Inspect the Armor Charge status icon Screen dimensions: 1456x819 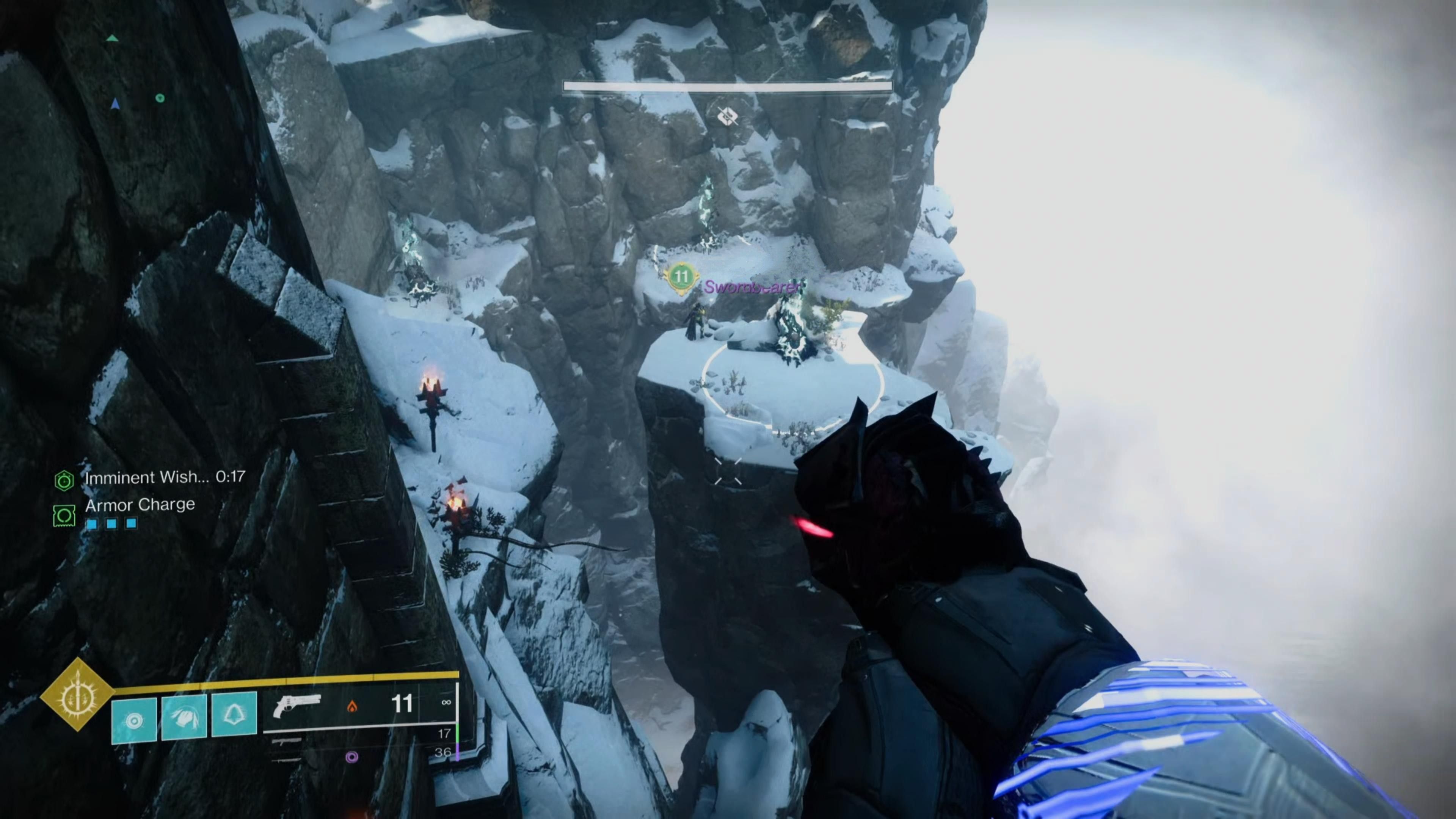coord(64,515)
